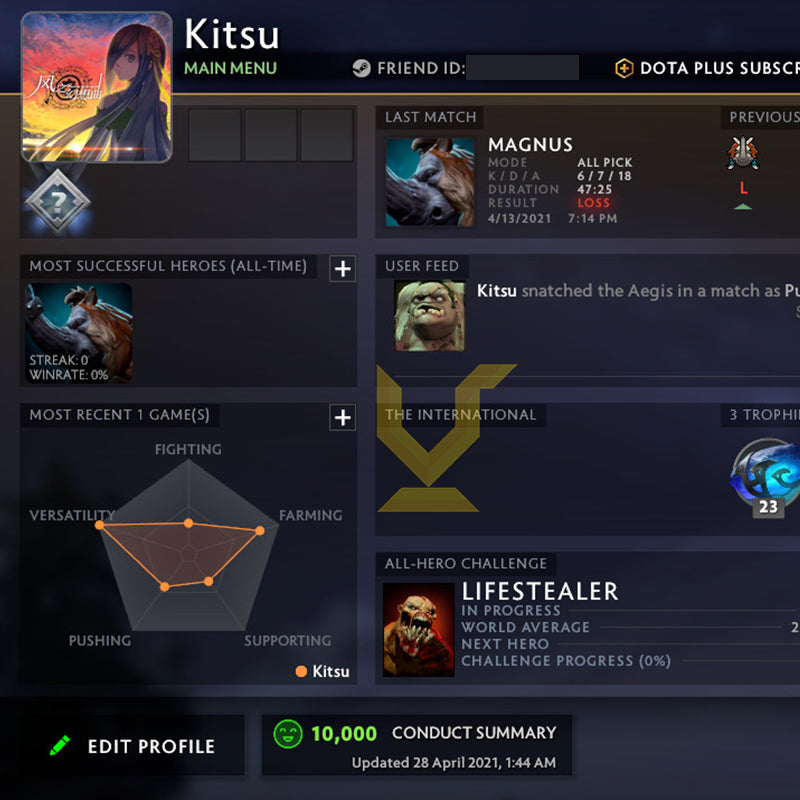Expand the Most Recent Games panel
This screenshot has height=800, width=800.
pos(343,417)
